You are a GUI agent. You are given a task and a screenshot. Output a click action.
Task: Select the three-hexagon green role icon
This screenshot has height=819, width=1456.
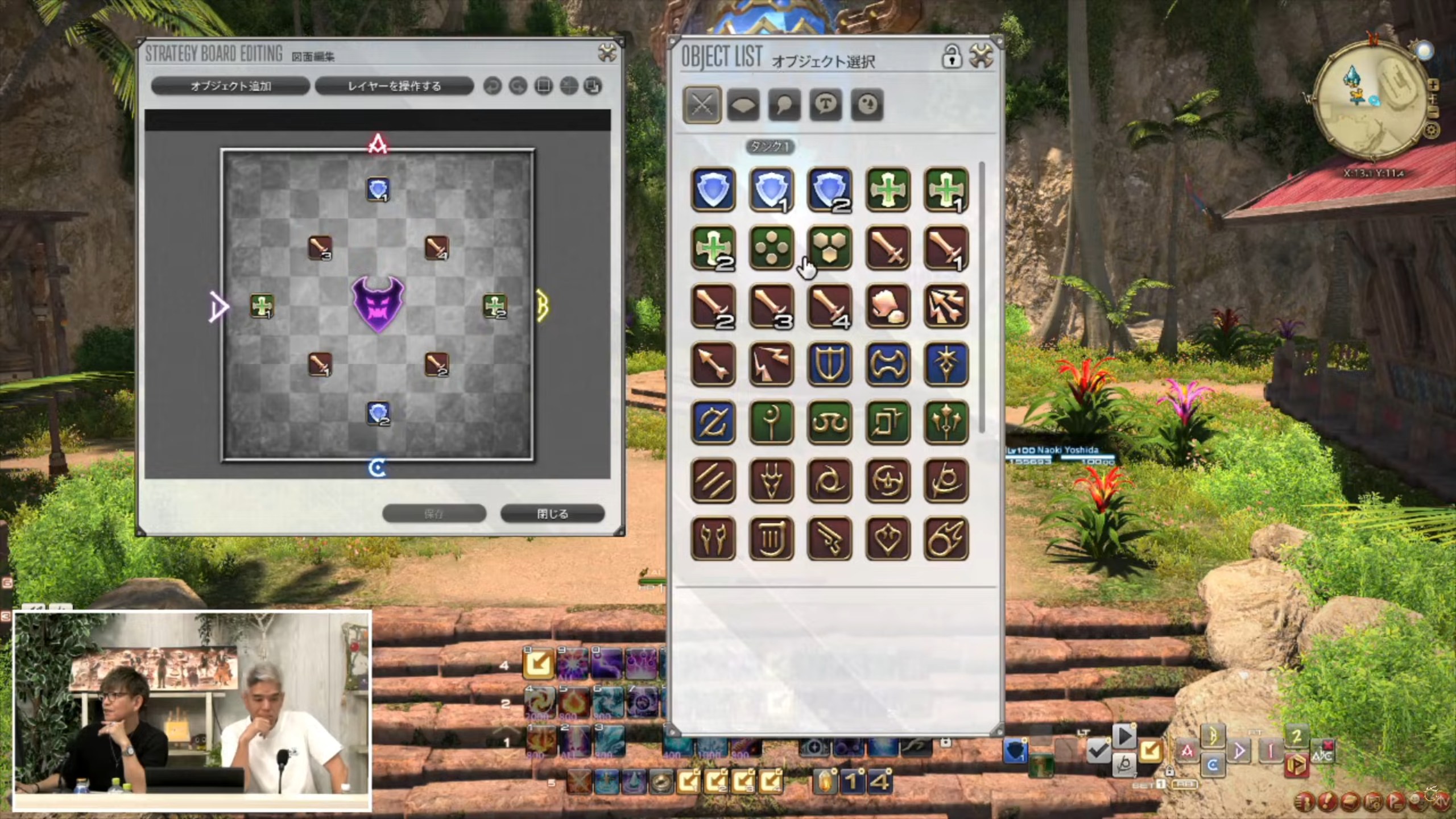[829, 248]
